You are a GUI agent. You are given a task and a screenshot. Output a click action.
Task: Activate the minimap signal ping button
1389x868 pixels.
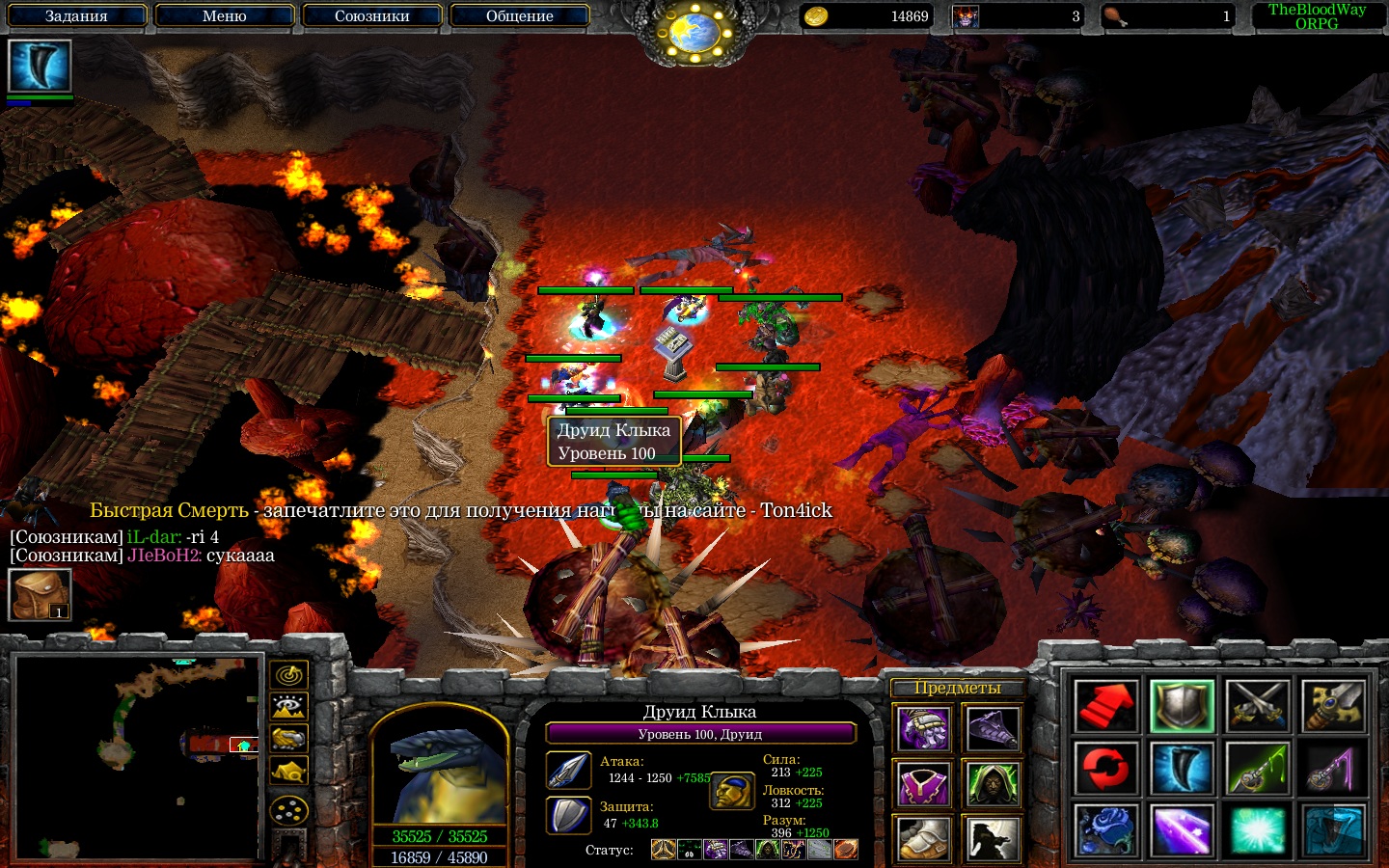(288, 674)
